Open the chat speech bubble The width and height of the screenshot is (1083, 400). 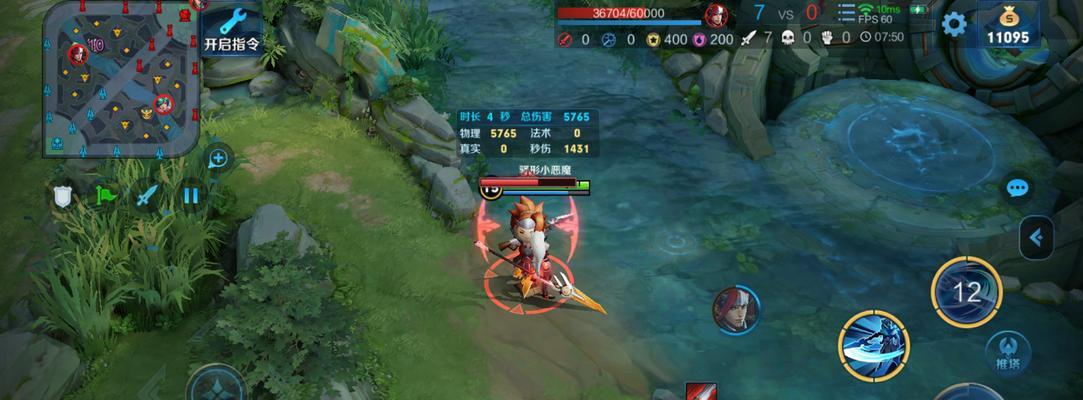pyautogui.click(x=1018, y=188)
